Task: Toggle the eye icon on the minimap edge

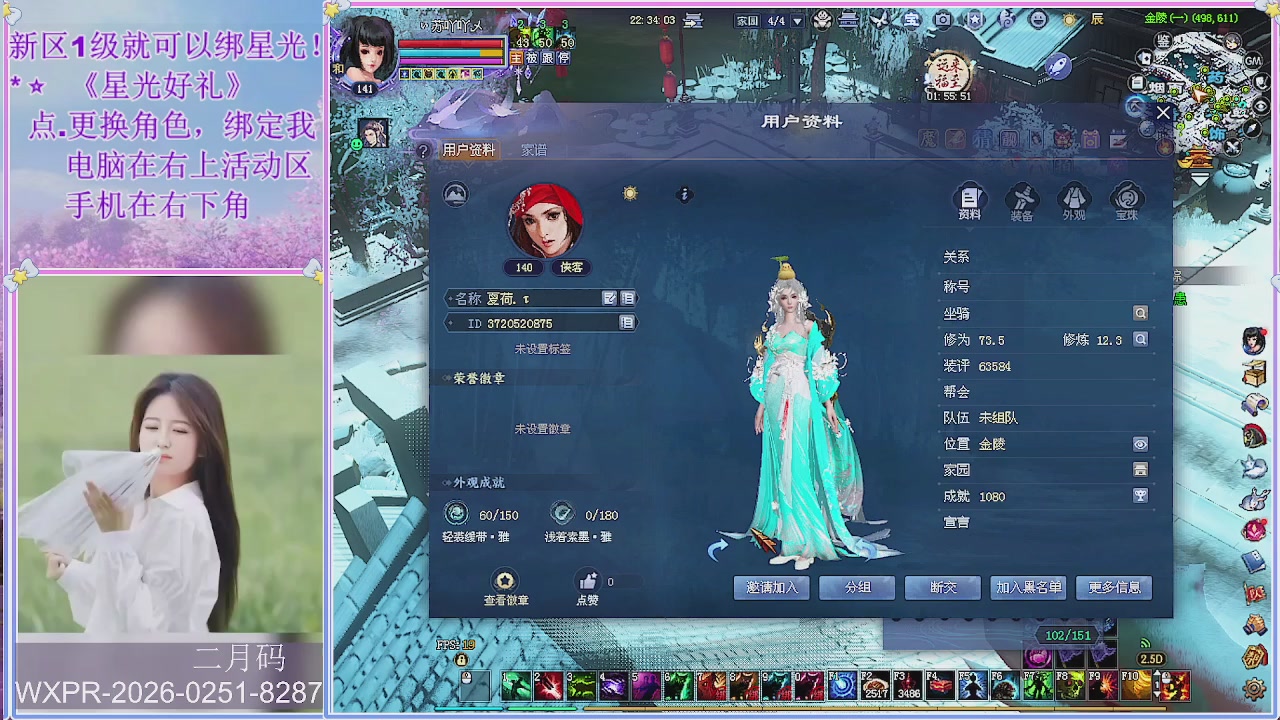Action: 1262,104
